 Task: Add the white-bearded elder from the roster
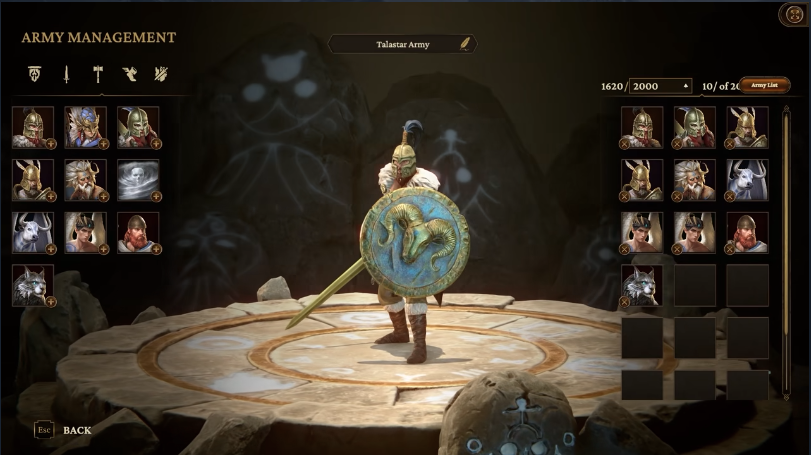[84, 179]
